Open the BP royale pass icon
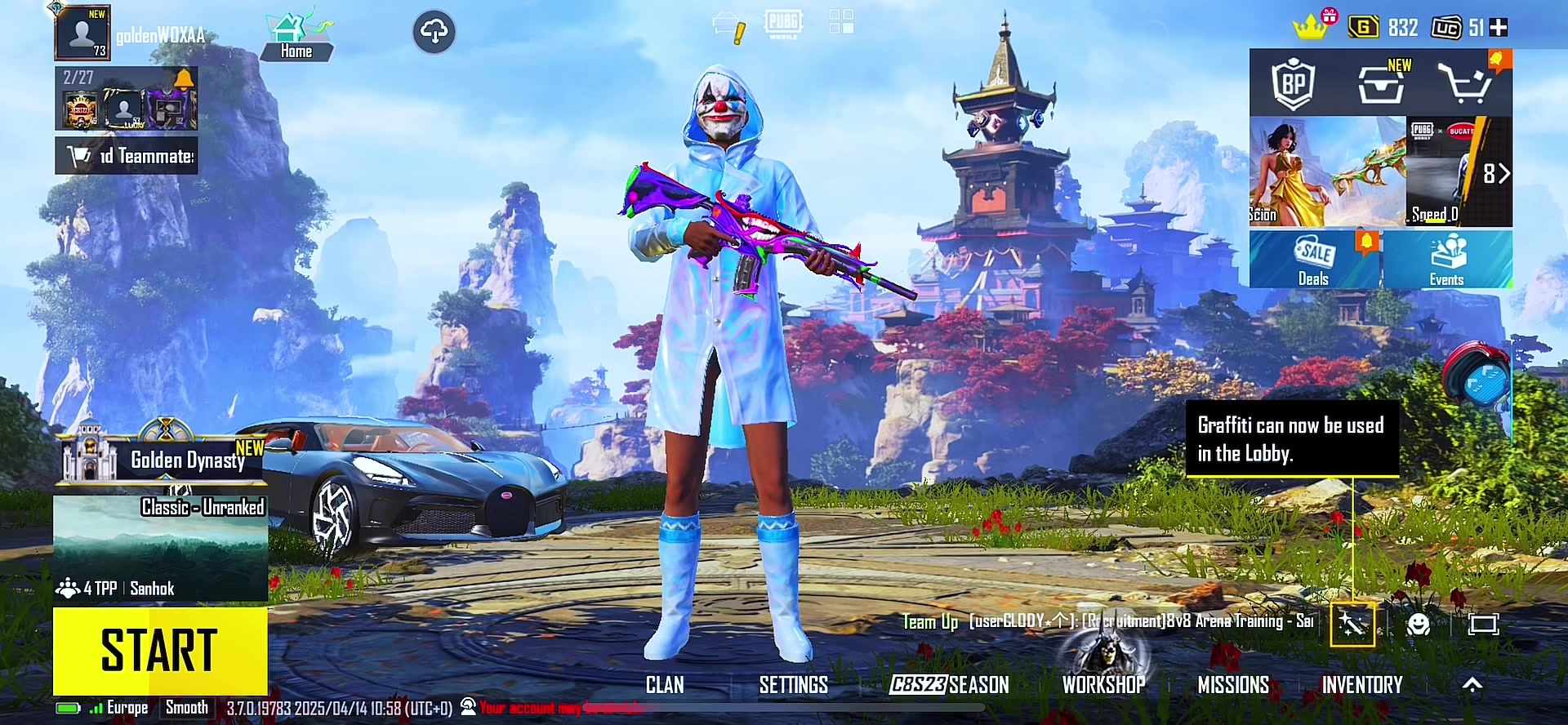The width and height of the screenshot is (1568, 725). point(1293,83)
